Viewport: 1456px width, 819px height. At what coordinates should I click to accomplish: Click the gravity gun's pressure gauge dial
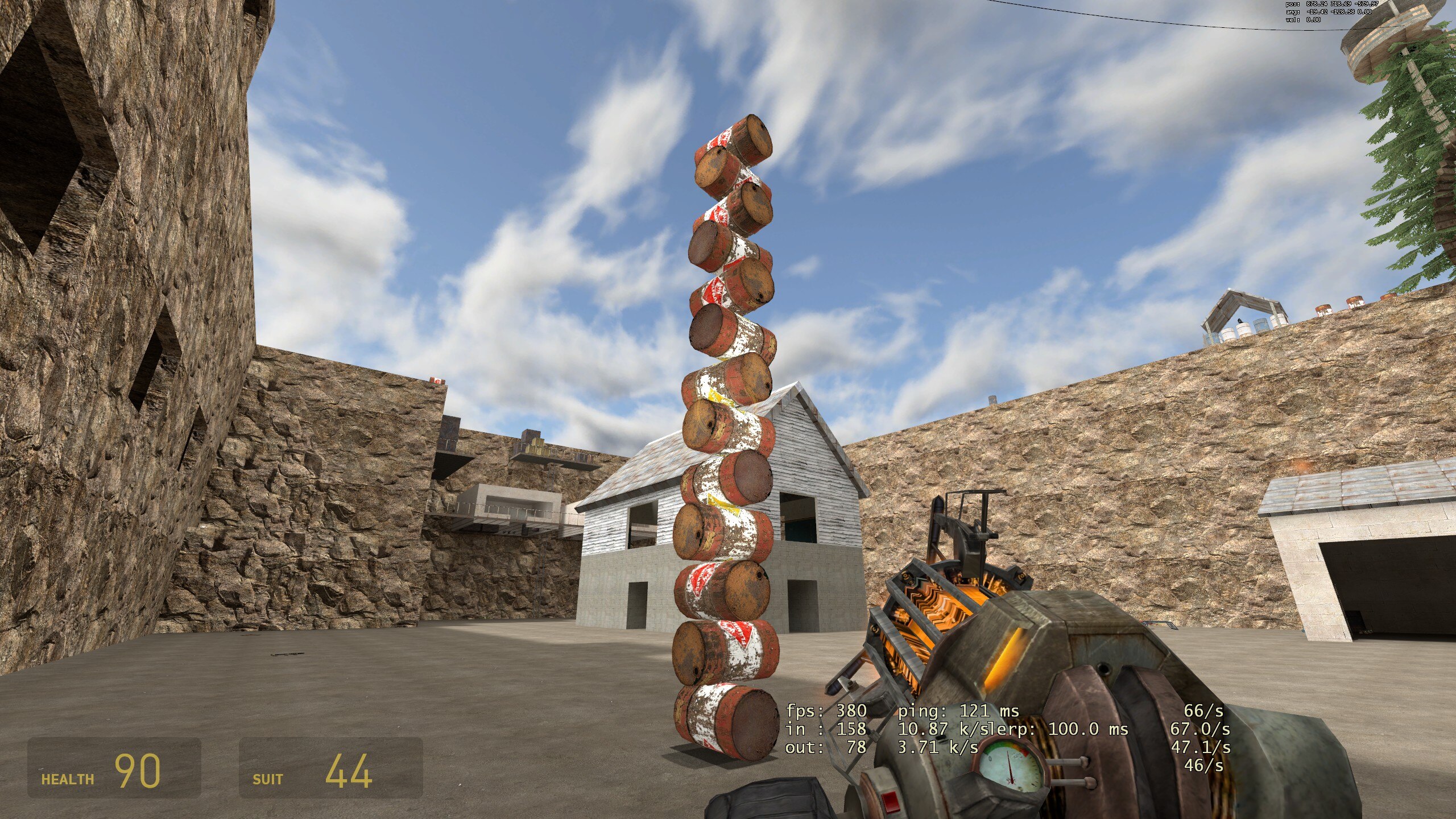(1012, 768)
